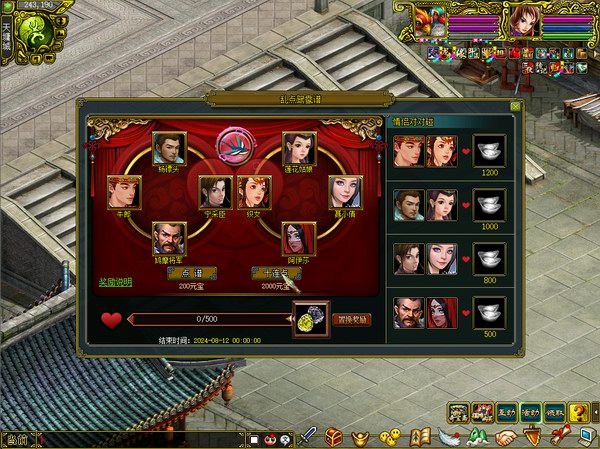Open the 活动 events button
The height and width of the screenshot is (449, 600).
click(x=529, y=411)
